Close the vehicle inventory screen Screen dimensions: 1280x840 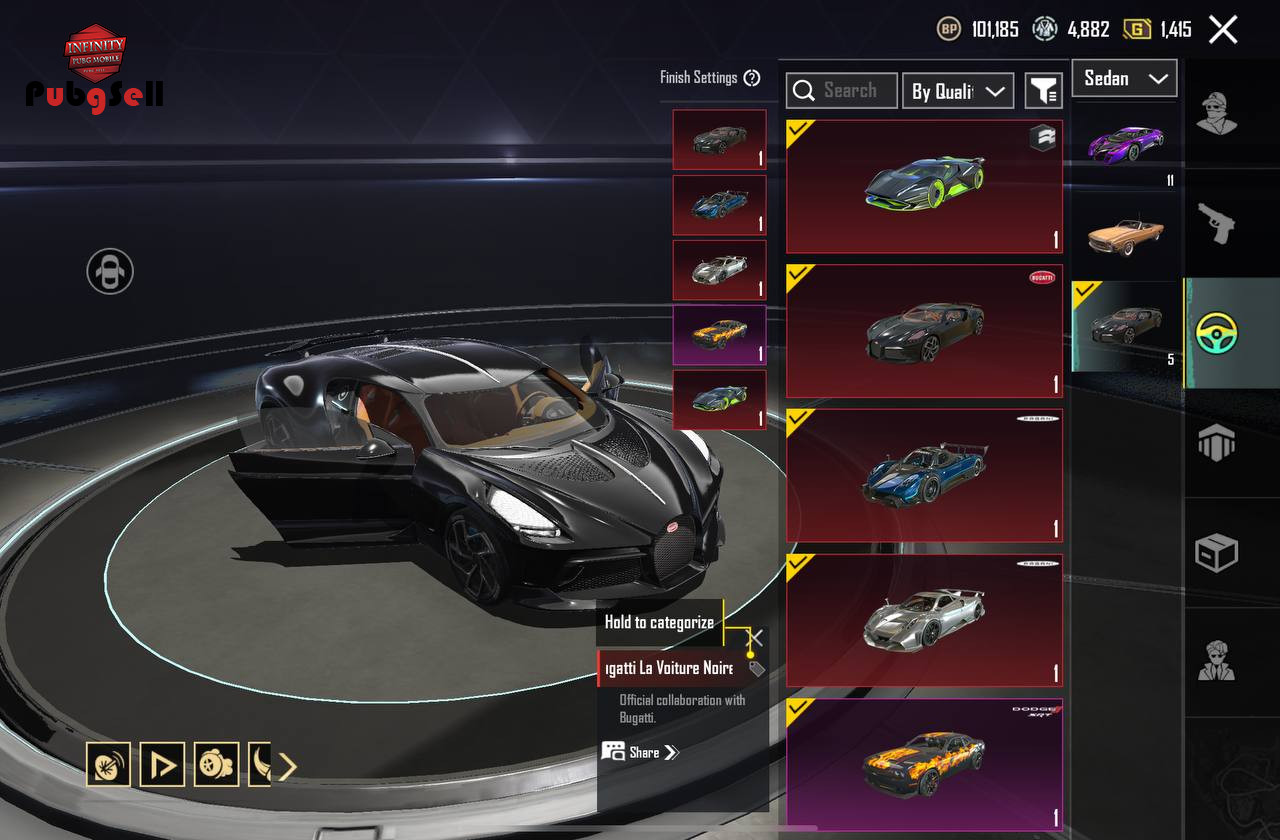pos(1223,29)
